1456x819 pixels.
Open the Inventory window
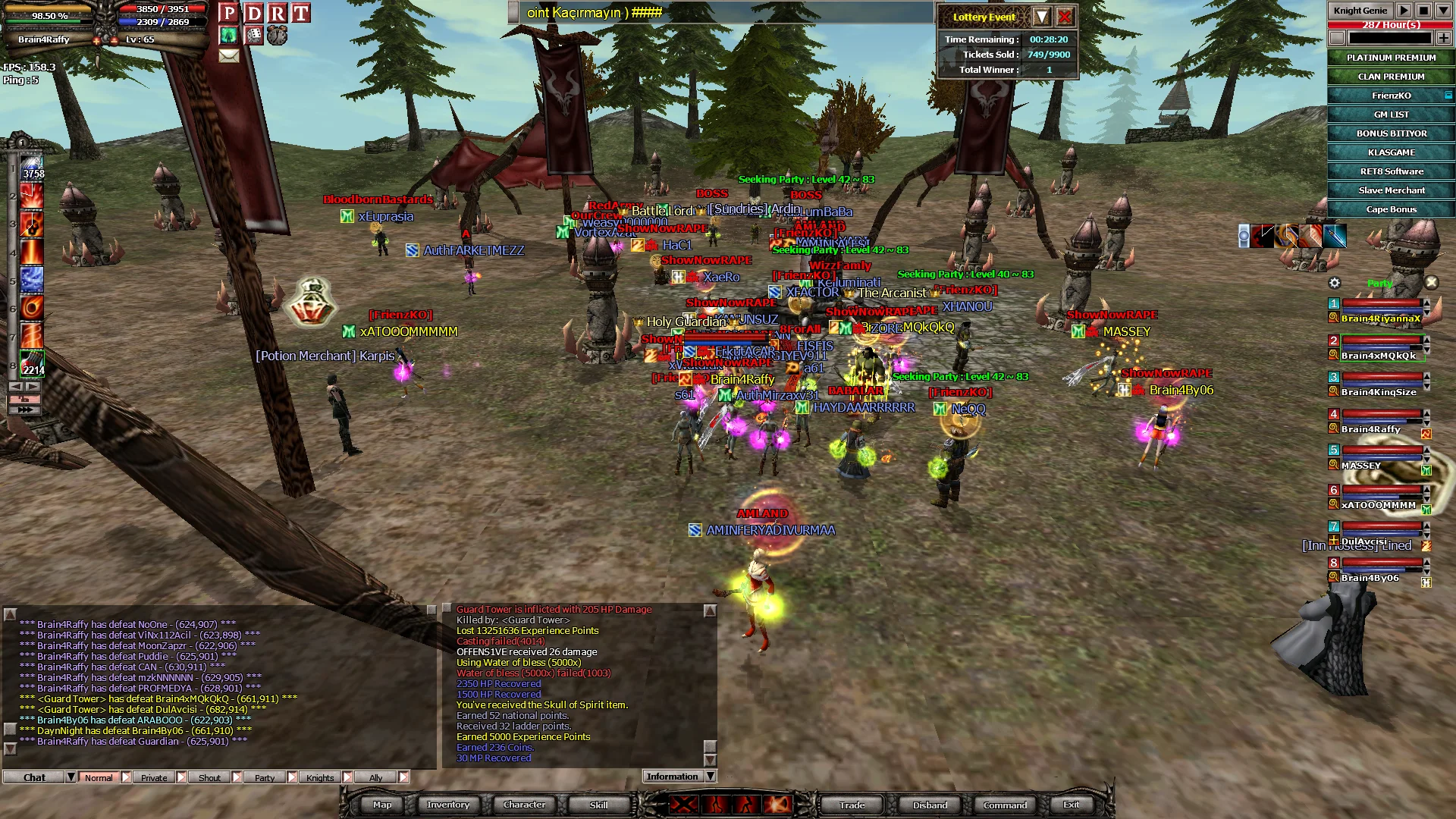pos(447,805)
